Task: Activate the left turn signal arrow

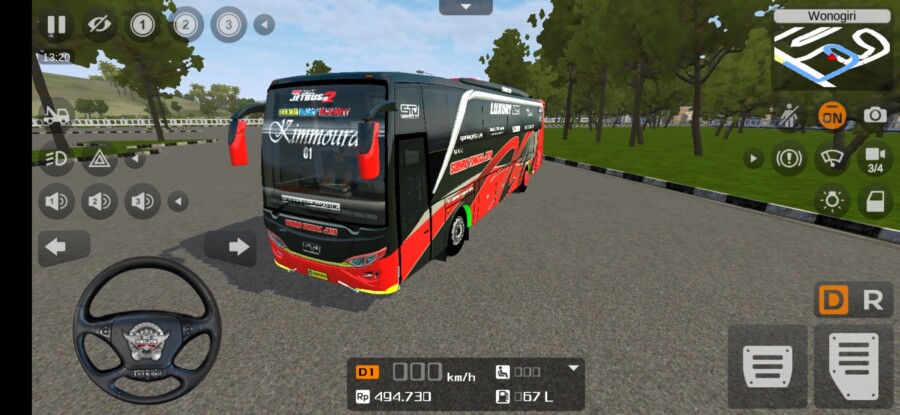Action: [56, 247]
